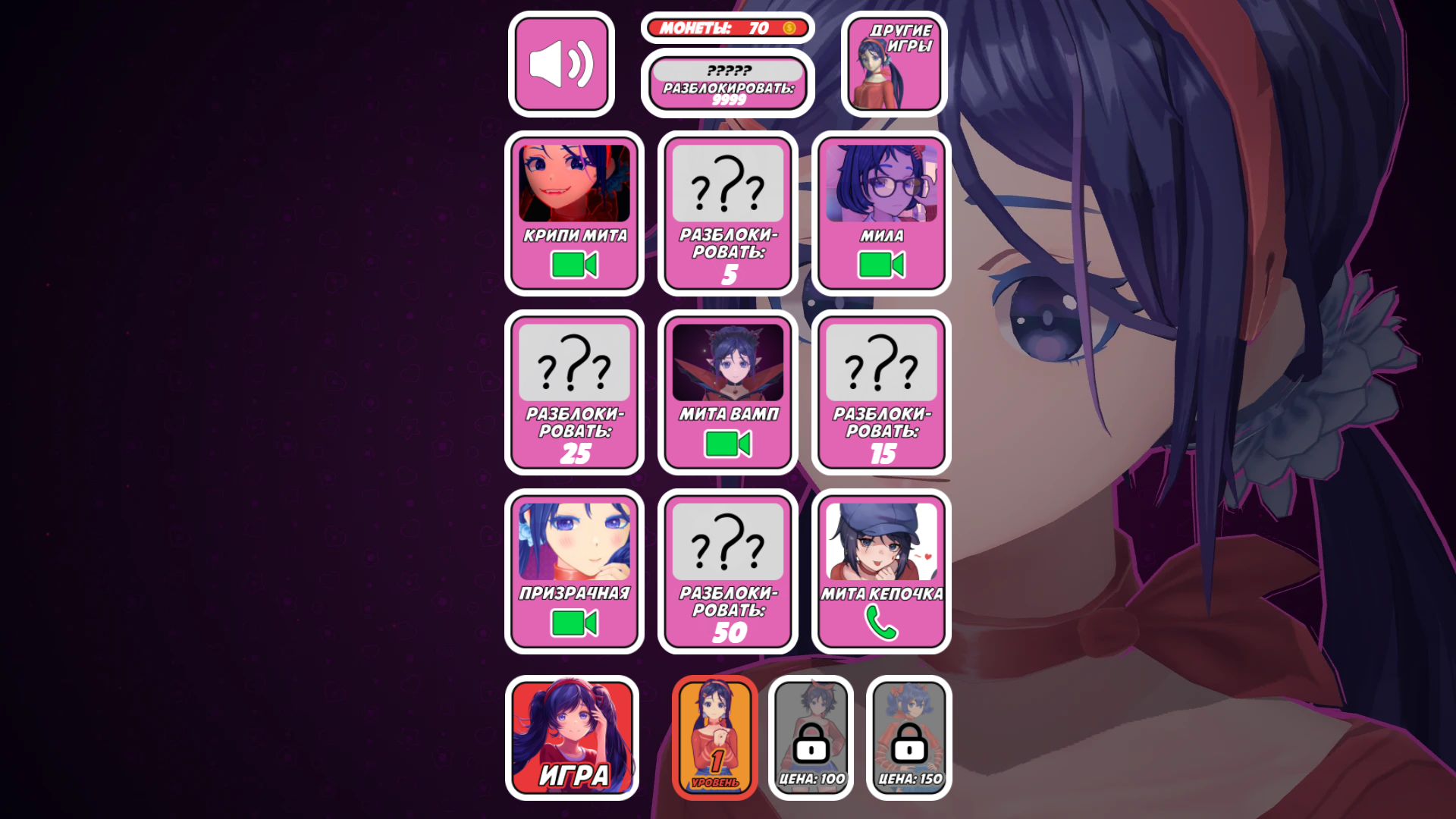Select the level 1 outfit thumbnail
Viewport: 1456px width, 819px height.
pyautogui.click(x=714, y=736)
